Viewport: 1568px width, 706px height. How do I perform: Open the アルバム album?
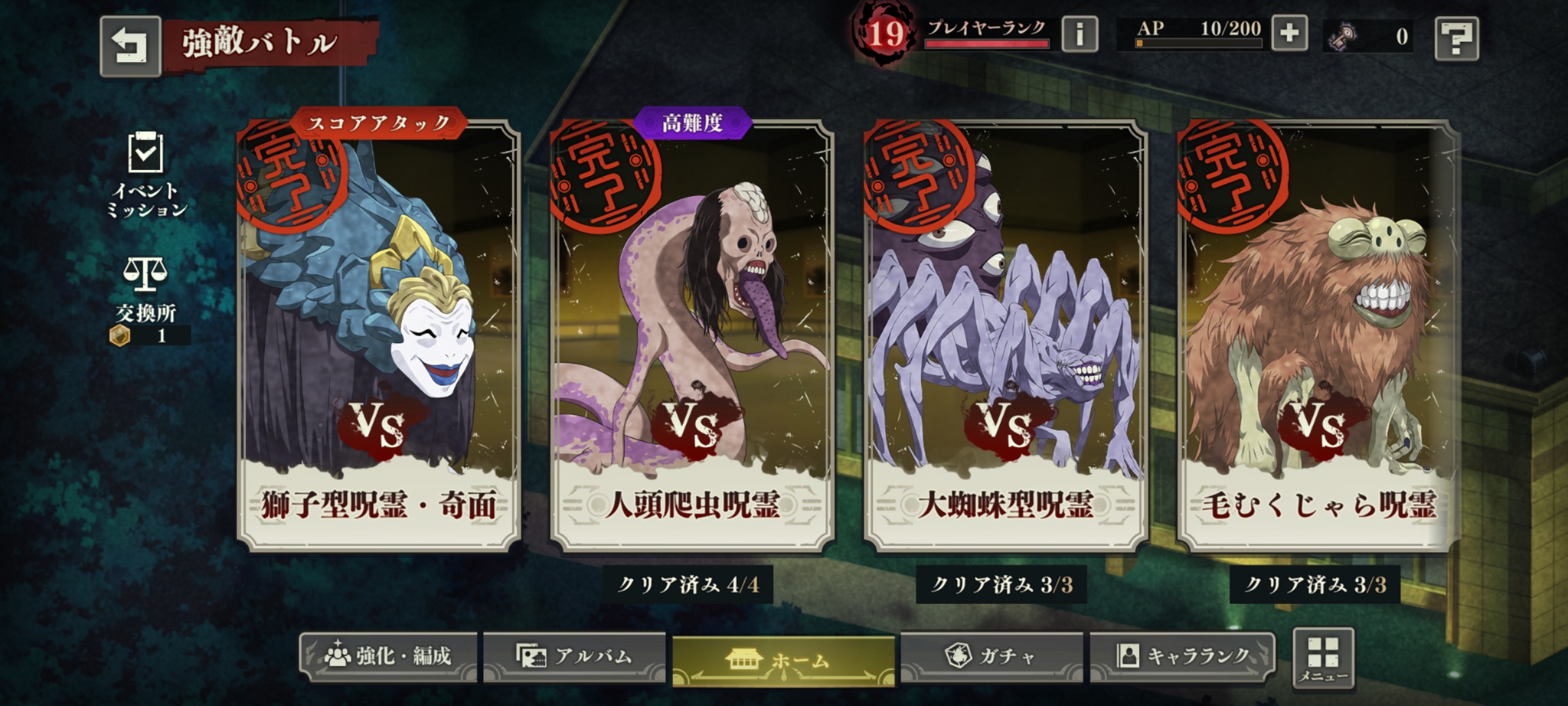(574, 656)
